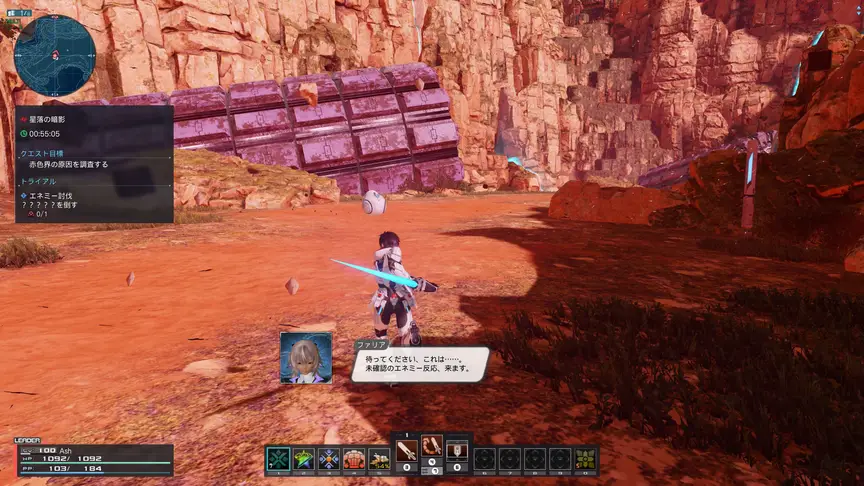
Task: Activate the blue snowflake skill icon
Action: 329,459
